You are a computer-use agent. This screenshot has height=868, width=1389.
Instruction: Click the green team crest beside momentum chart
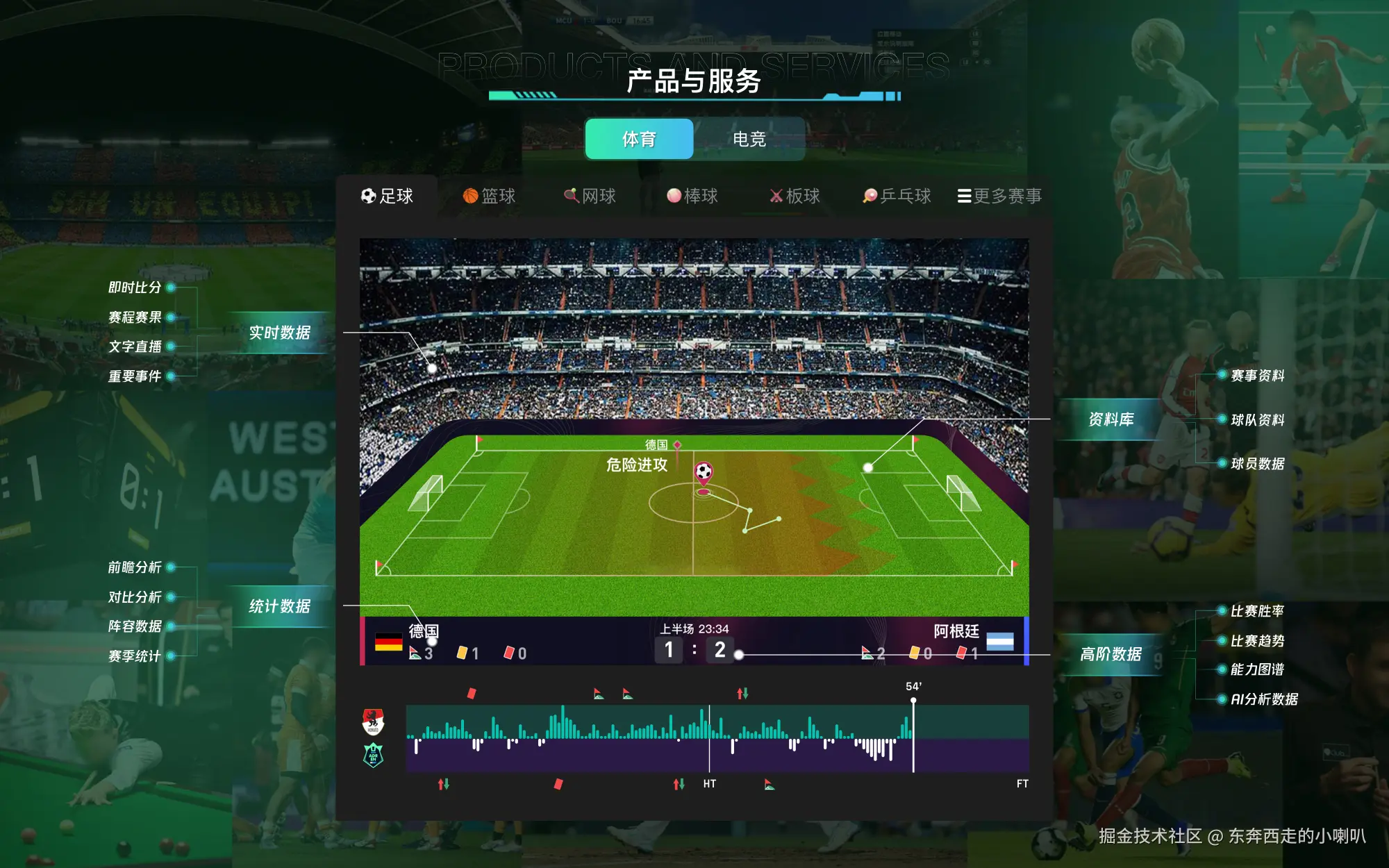(372, 753)
